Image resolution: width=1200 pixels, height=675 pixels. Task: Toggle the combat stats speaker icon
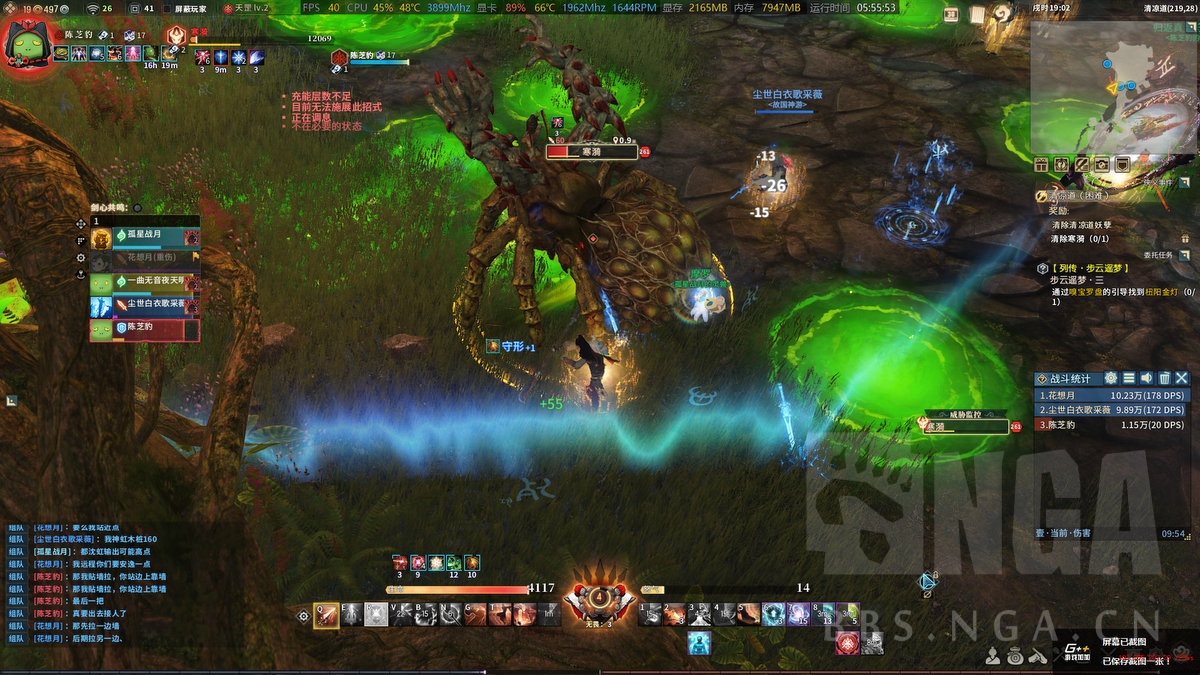click(x=1146, y=378)
